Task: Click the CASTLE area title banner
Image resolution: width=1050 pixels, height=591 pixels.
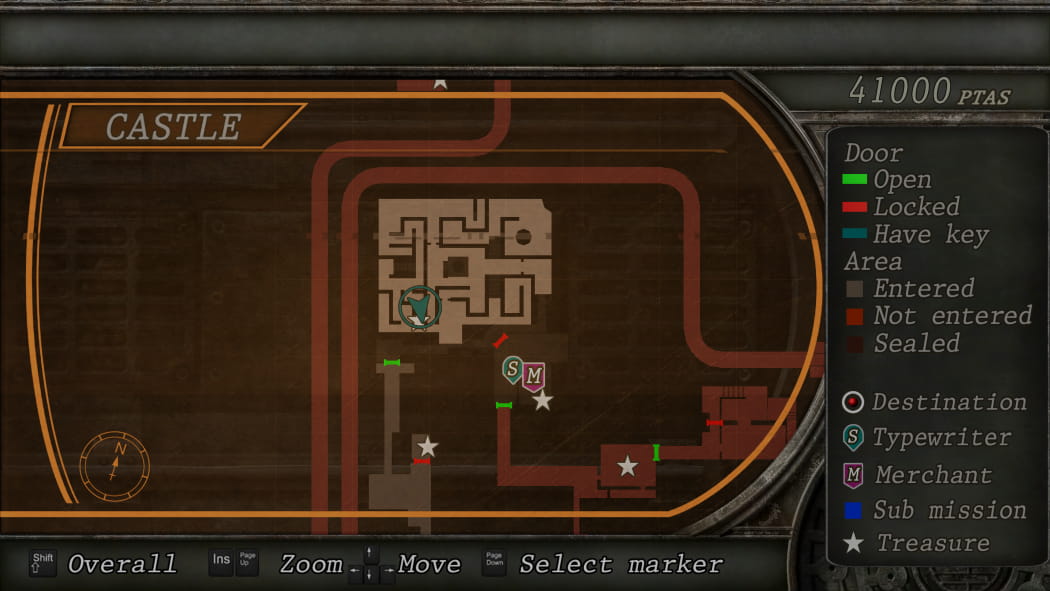Action: 174,127
